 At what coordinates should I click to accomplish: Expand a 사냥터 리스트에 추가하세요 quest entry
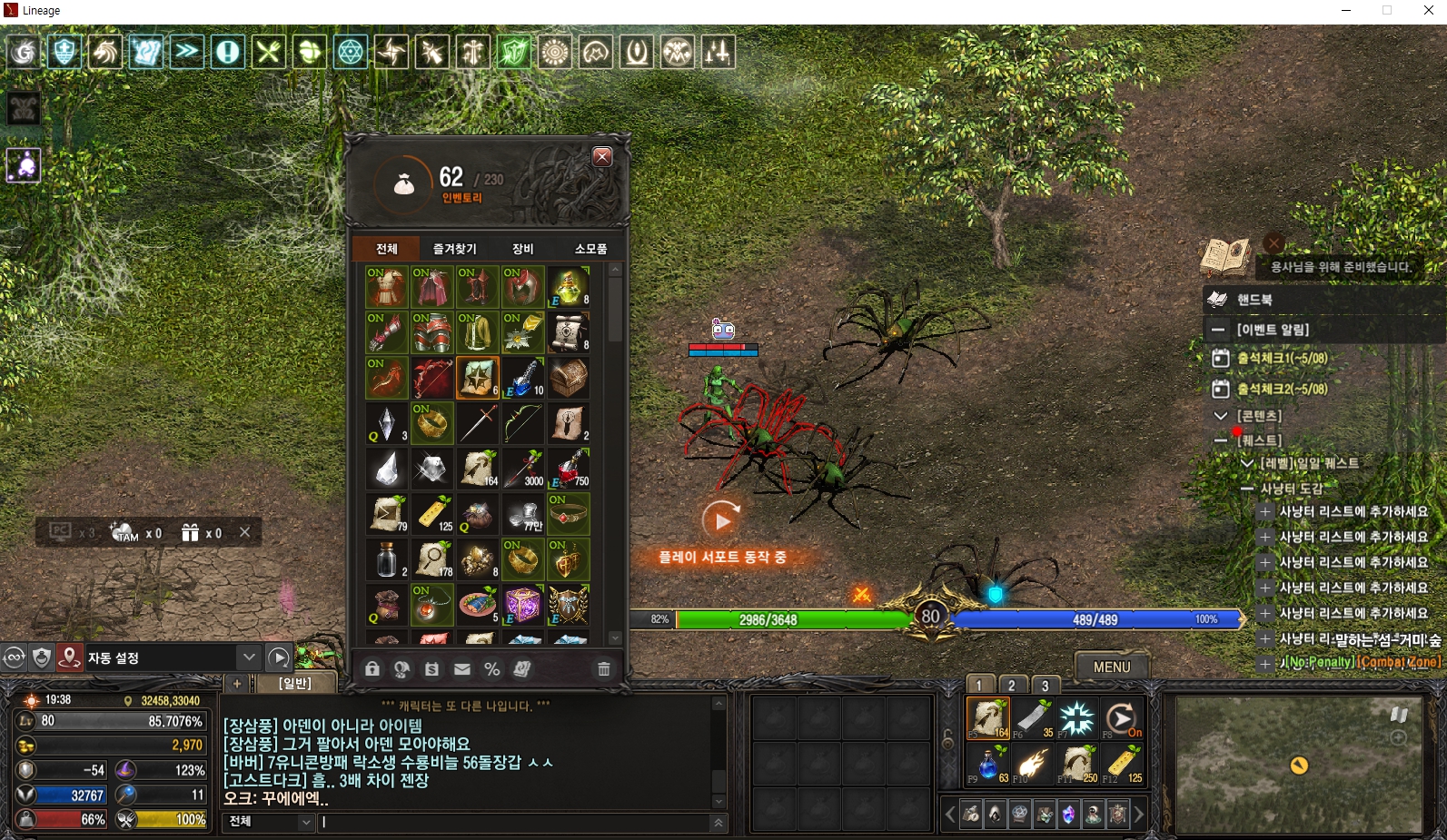pyautogui.click(x=1264, y=511)
